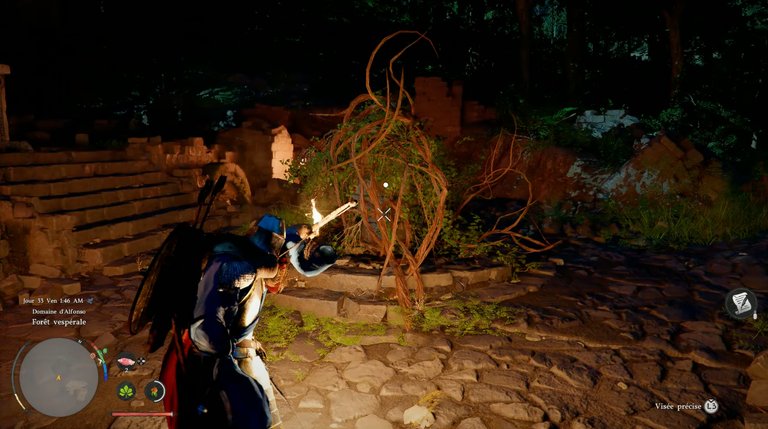The image size is (768, 429).
Task: Choose the green leaf herb icon
Action: [127, 391]
